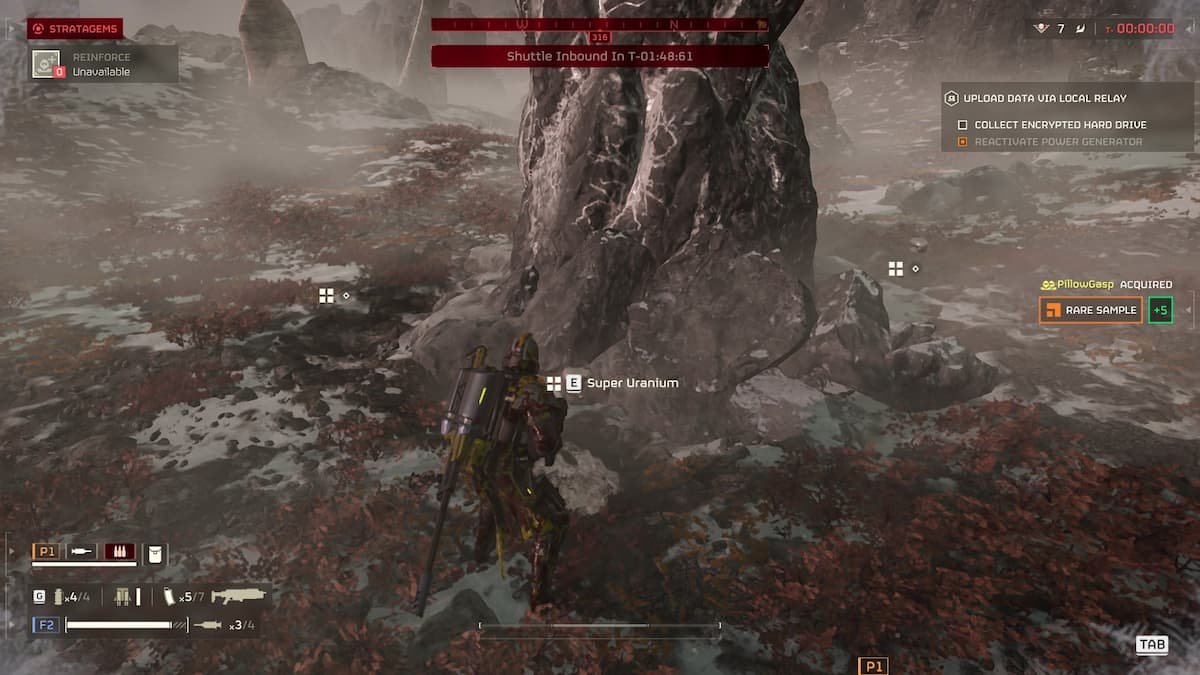Click the Super Uranium sample marker

point(554,383)
